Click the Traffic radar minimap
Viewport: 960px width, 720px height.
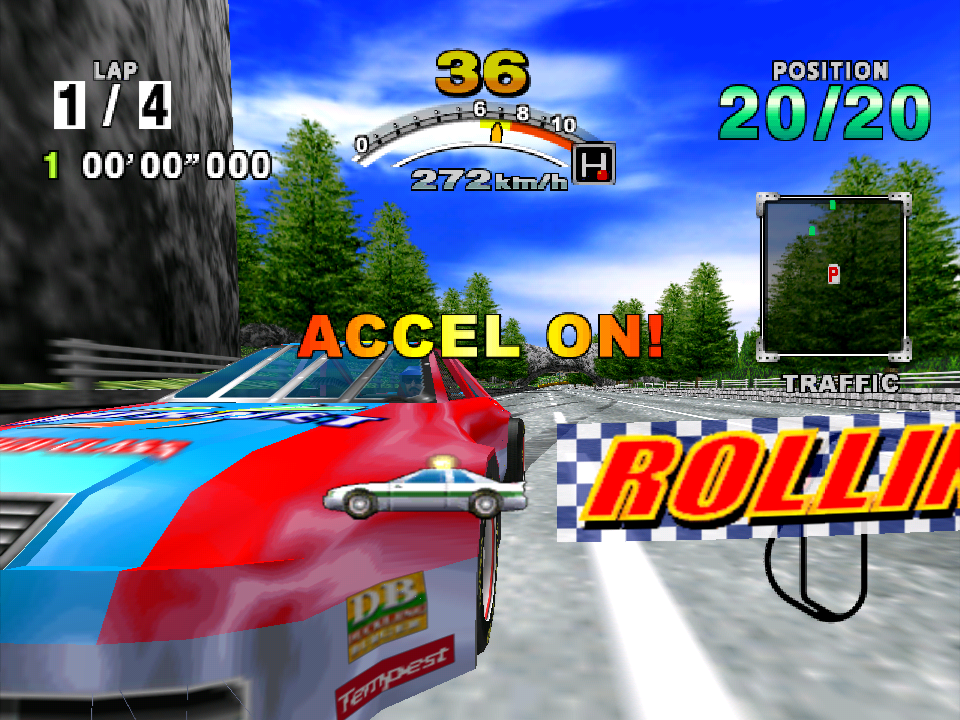pos(834,277)
